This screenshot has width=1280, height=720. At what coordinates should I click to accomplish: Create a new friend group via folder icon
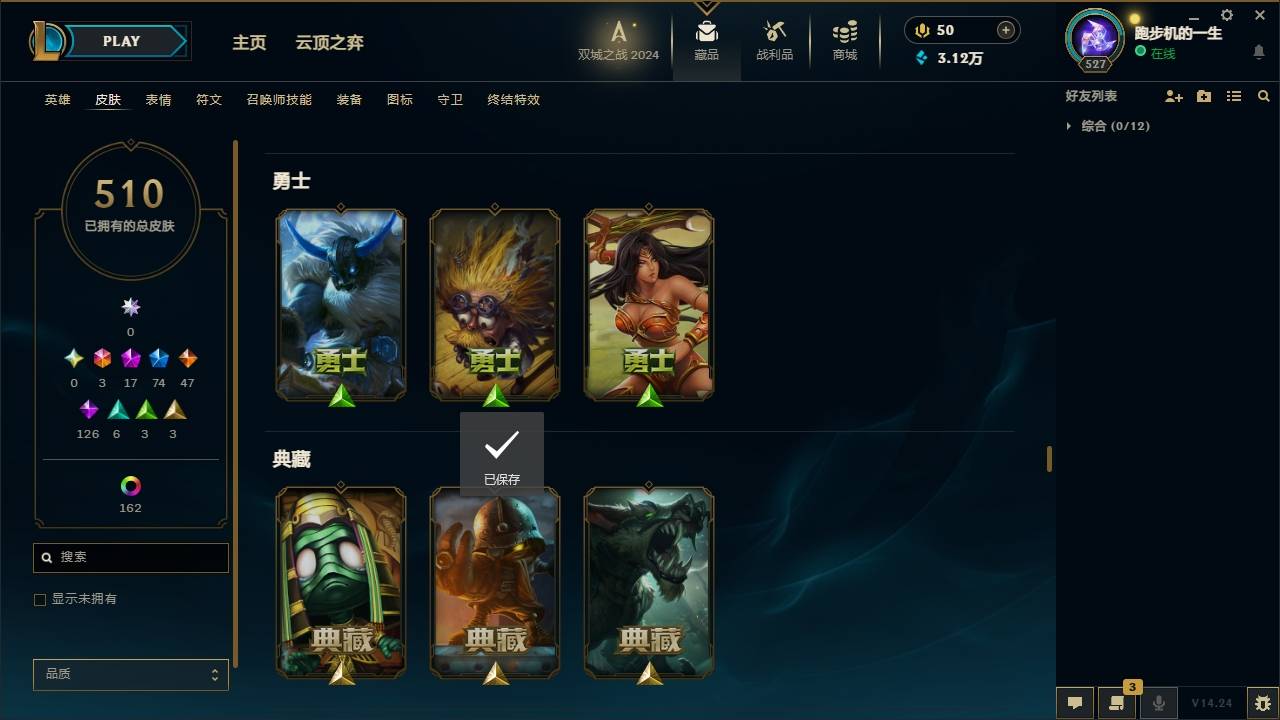click(x=1204, y=95)
